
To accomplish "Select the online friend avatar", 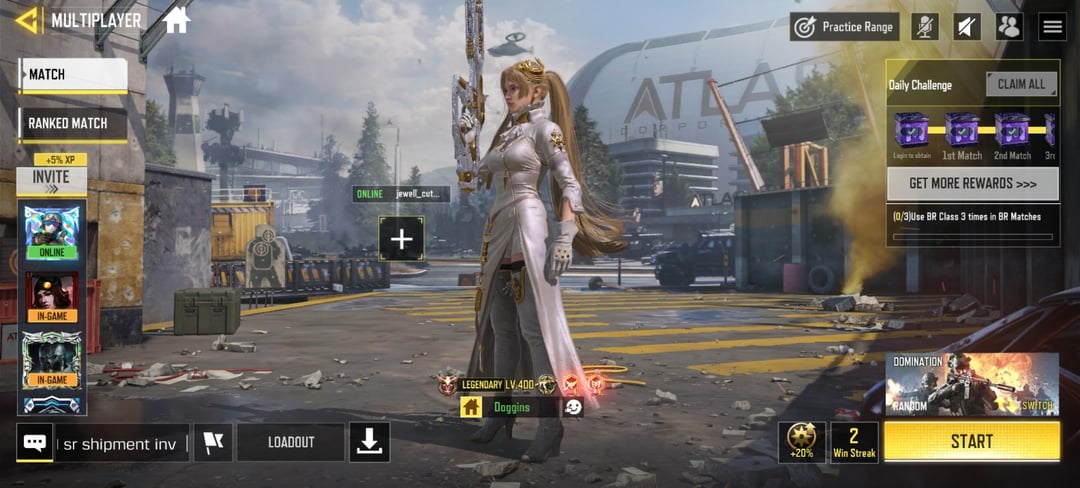I will pyautogui.click(x=52, y=230).
